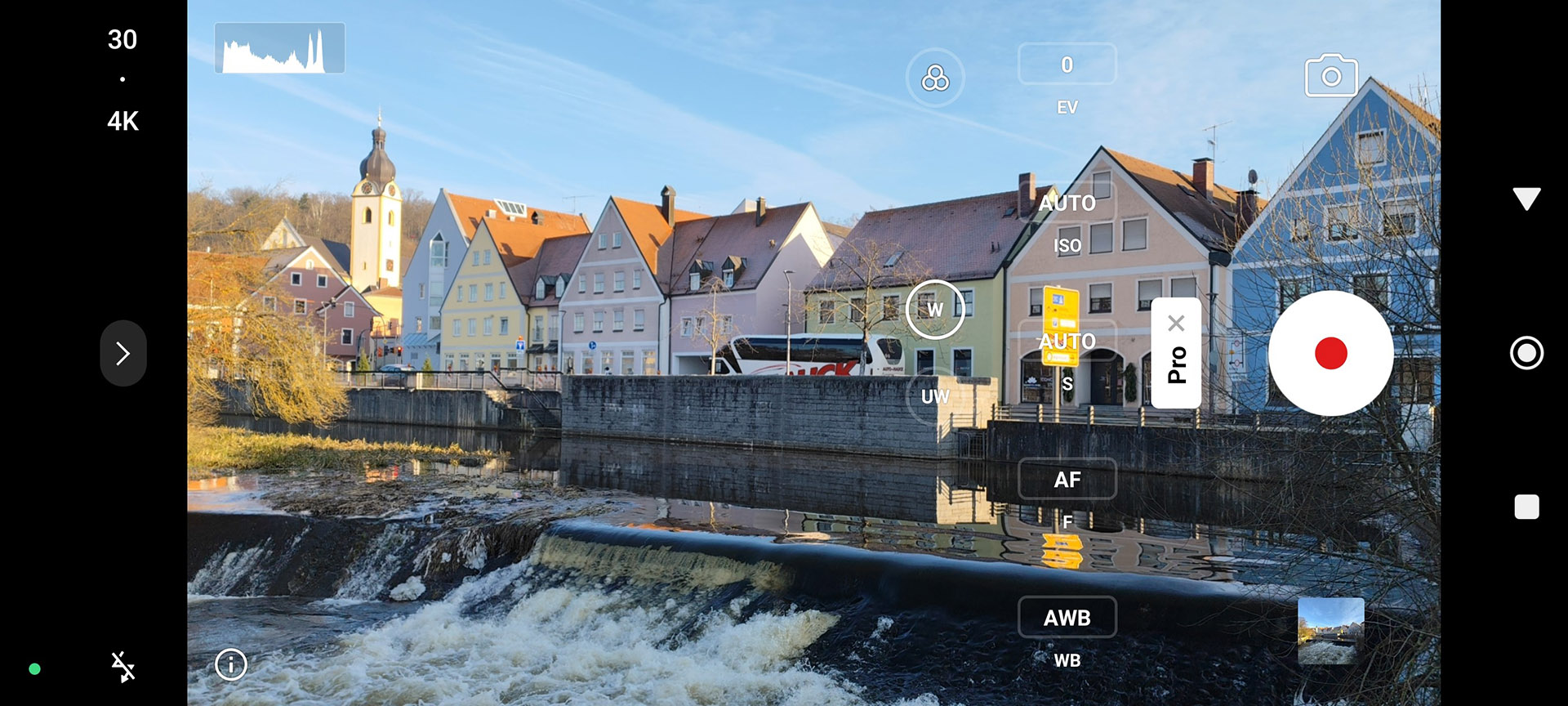This screenshot has height=706, width=1568.
Task: Change the 4K video resolution
Action: [x=122, y=121]
